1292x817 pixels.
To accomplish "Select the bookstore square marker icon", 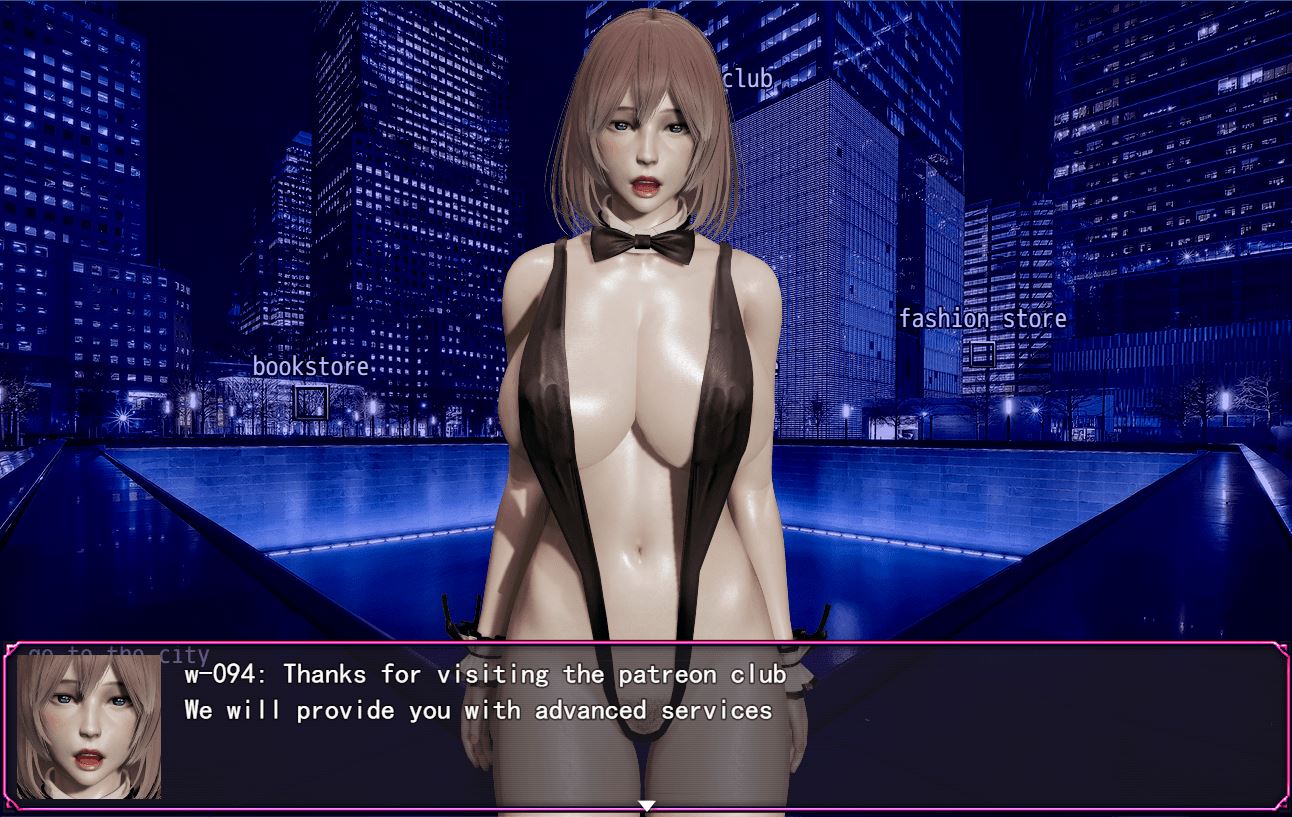I will point(310,402).
